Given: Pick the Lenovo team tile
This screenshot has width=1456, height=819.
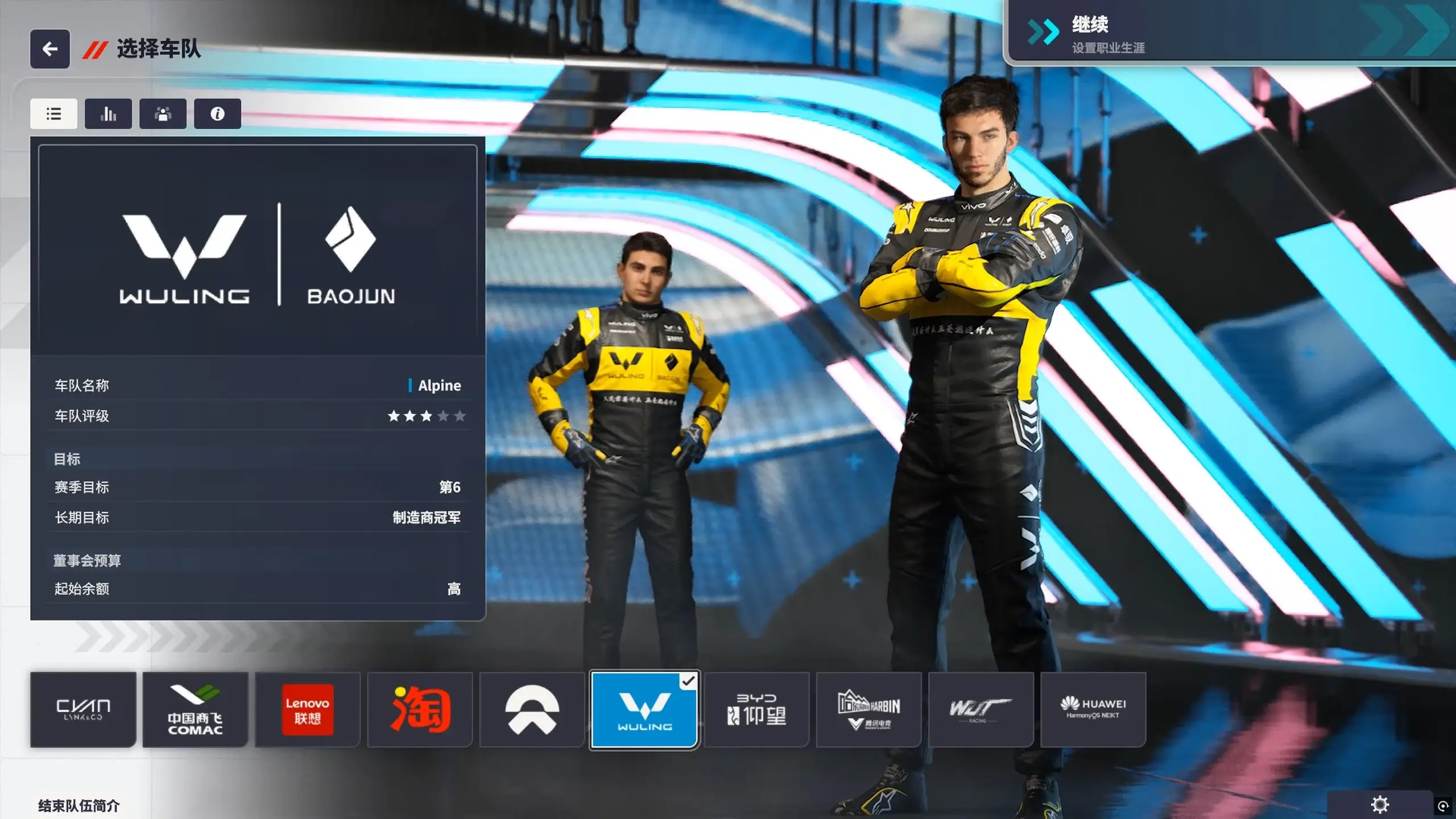Looking at the screenshot, I should coord(308,709).
